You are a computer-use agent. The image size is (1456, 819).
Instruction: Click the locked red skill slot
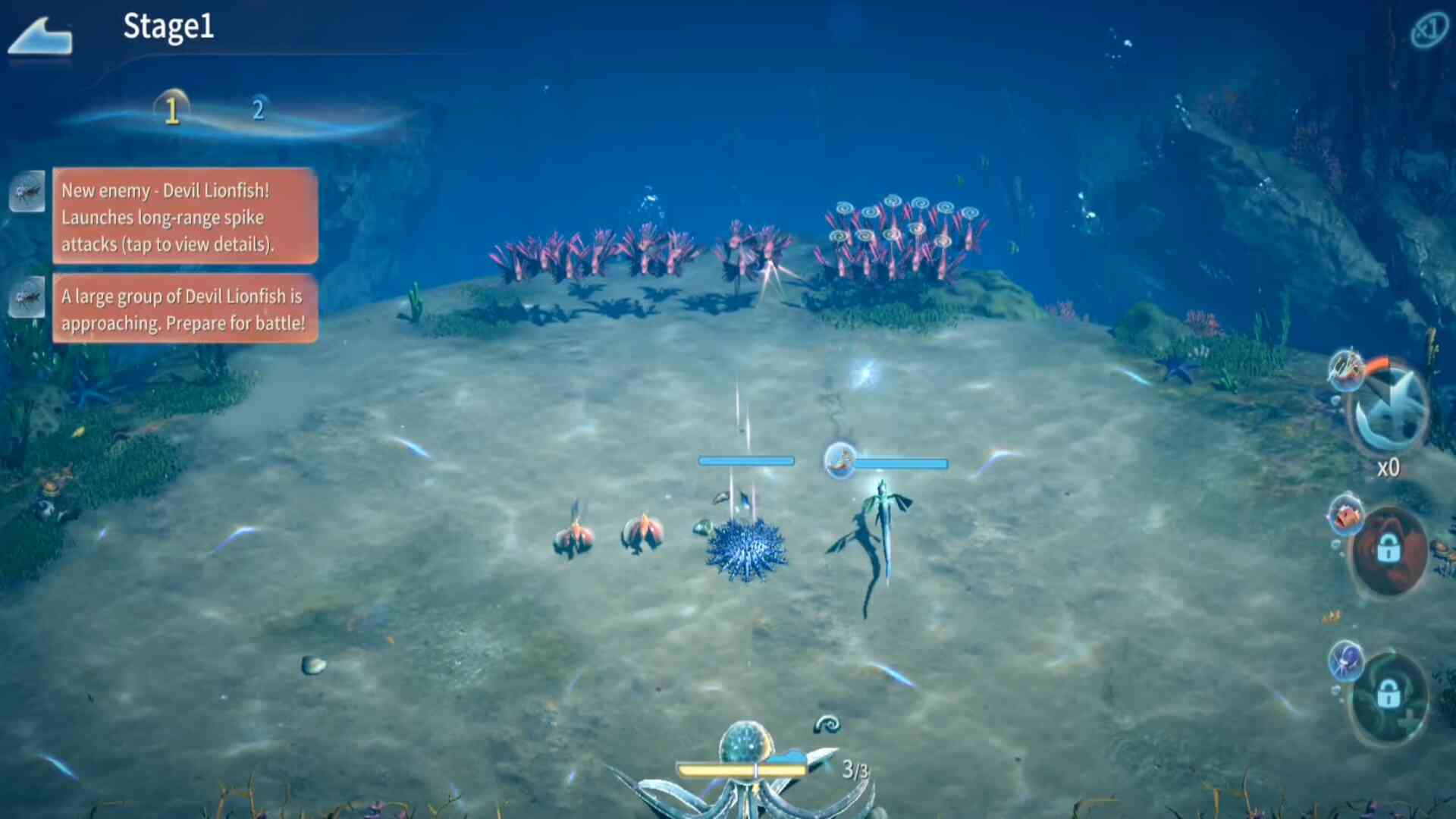click(1389, 550)
